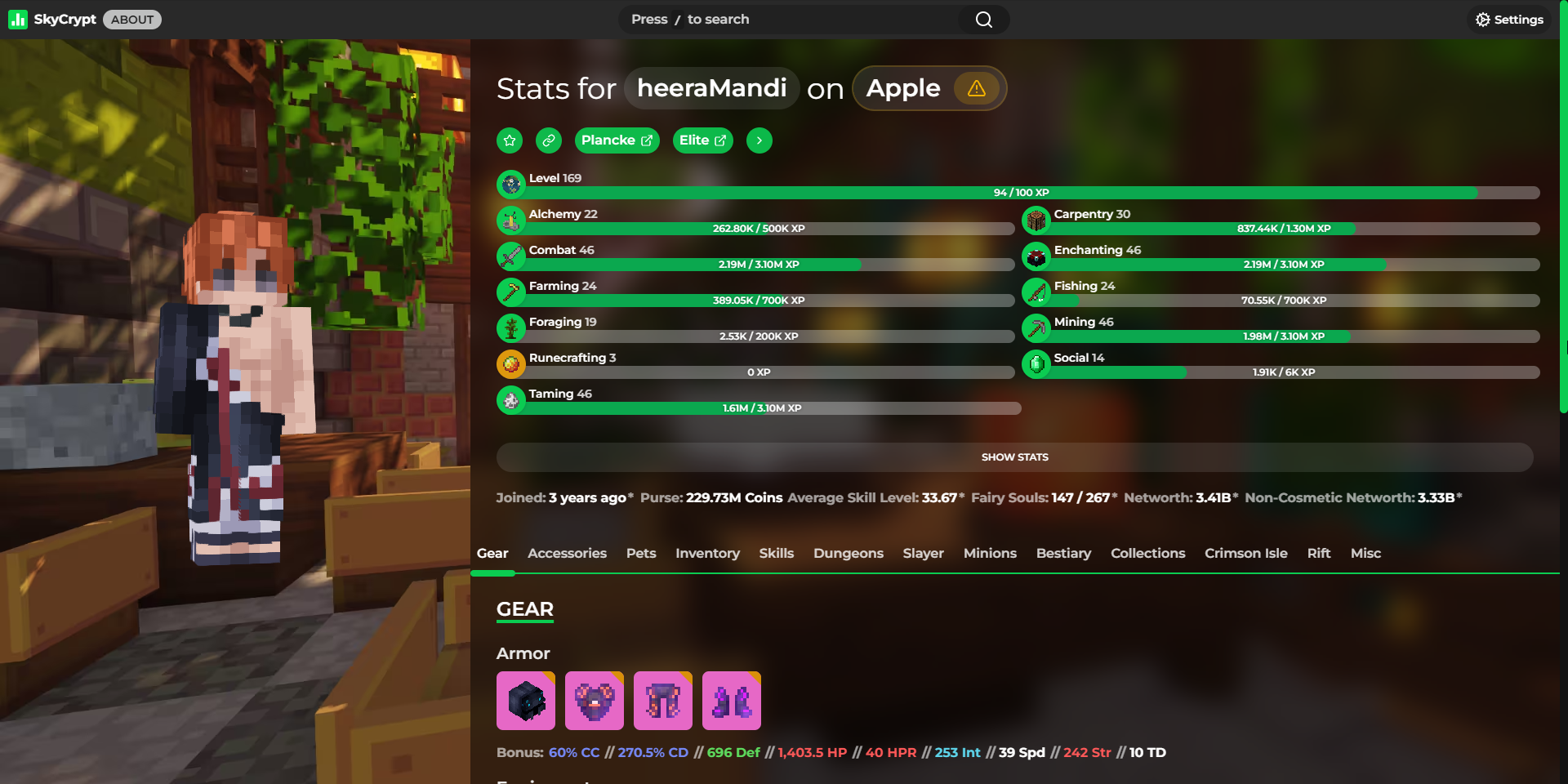Click the SkyCrypt logo icon

(18, 19)
